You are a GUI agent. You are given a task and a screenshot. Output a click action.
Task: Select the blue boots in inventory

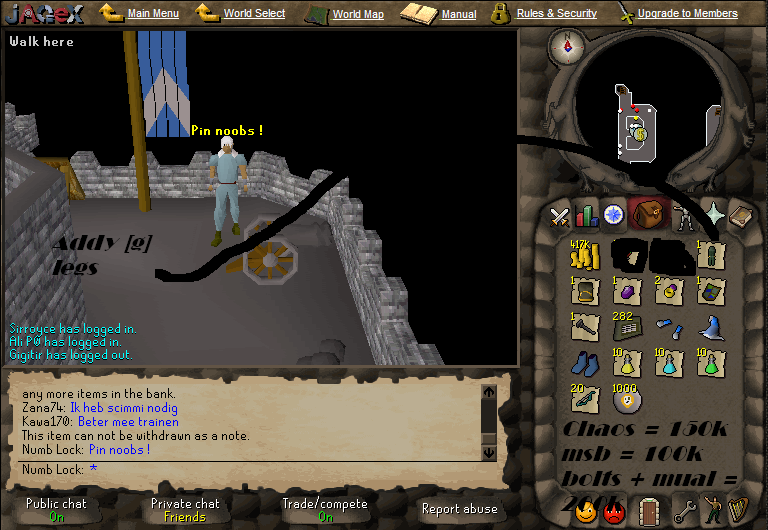pos(584,364)
